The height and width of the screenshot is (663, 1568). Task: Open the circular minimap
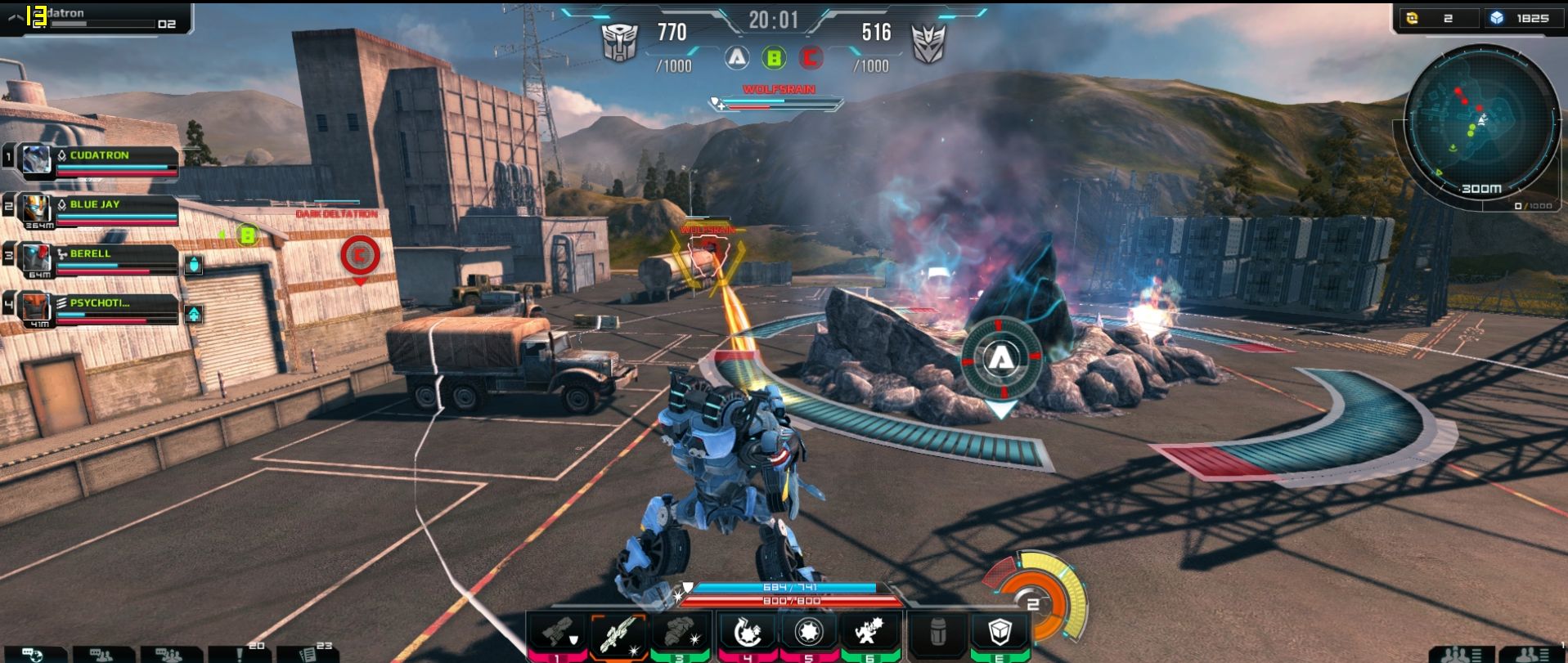pos(1480,123)
